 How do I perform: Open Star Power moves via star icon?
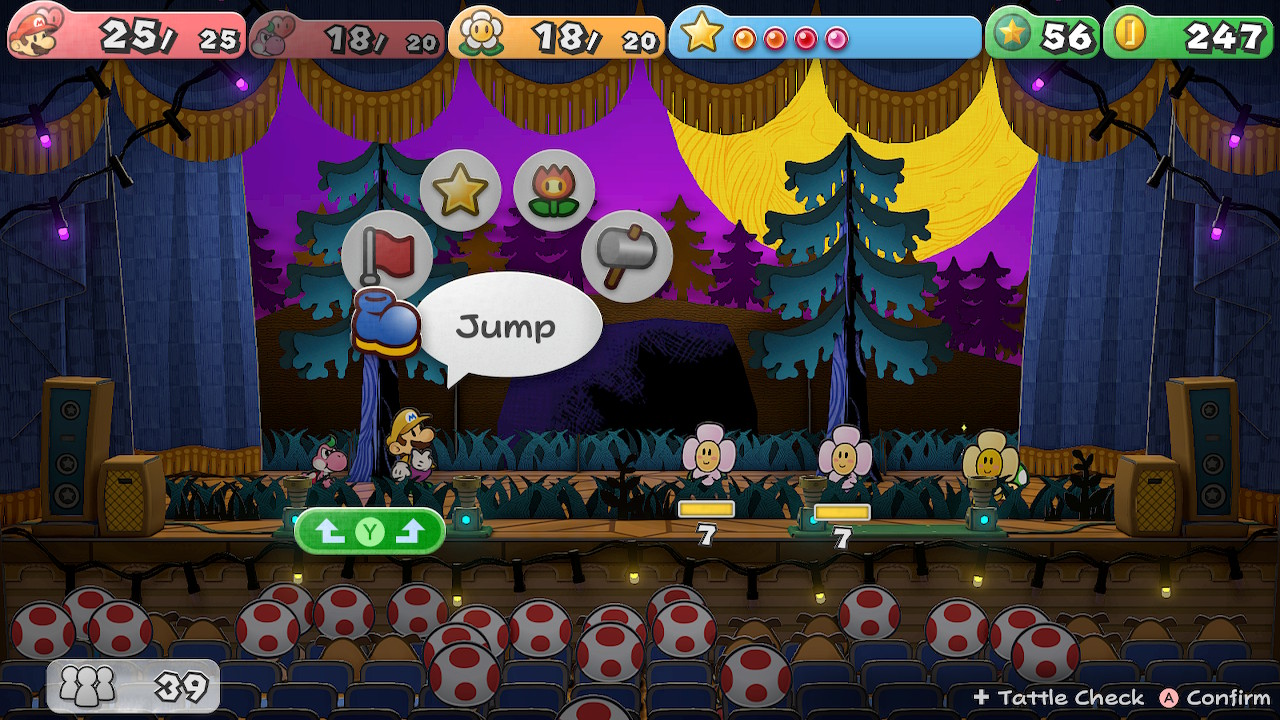pyautogui.click(x=461, y=188)
